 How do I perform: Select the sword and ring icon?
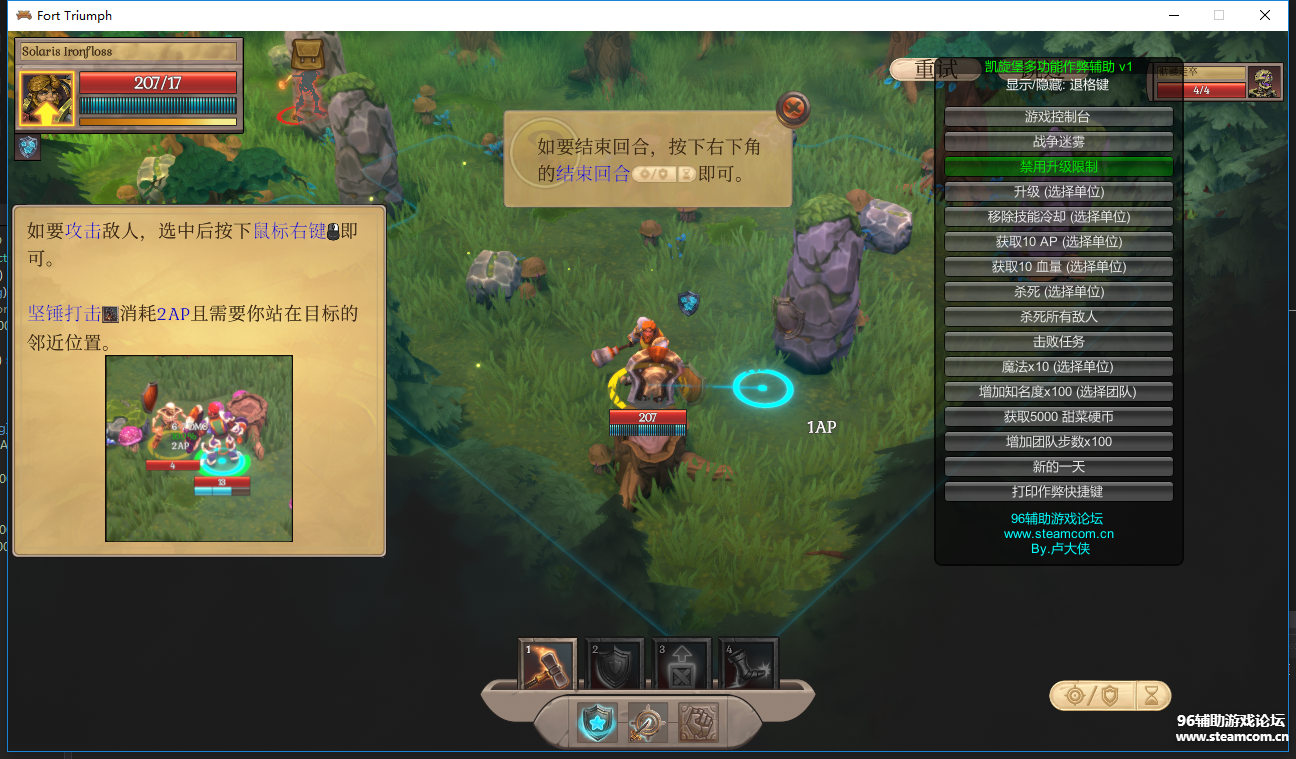click(x=647, y=722)
